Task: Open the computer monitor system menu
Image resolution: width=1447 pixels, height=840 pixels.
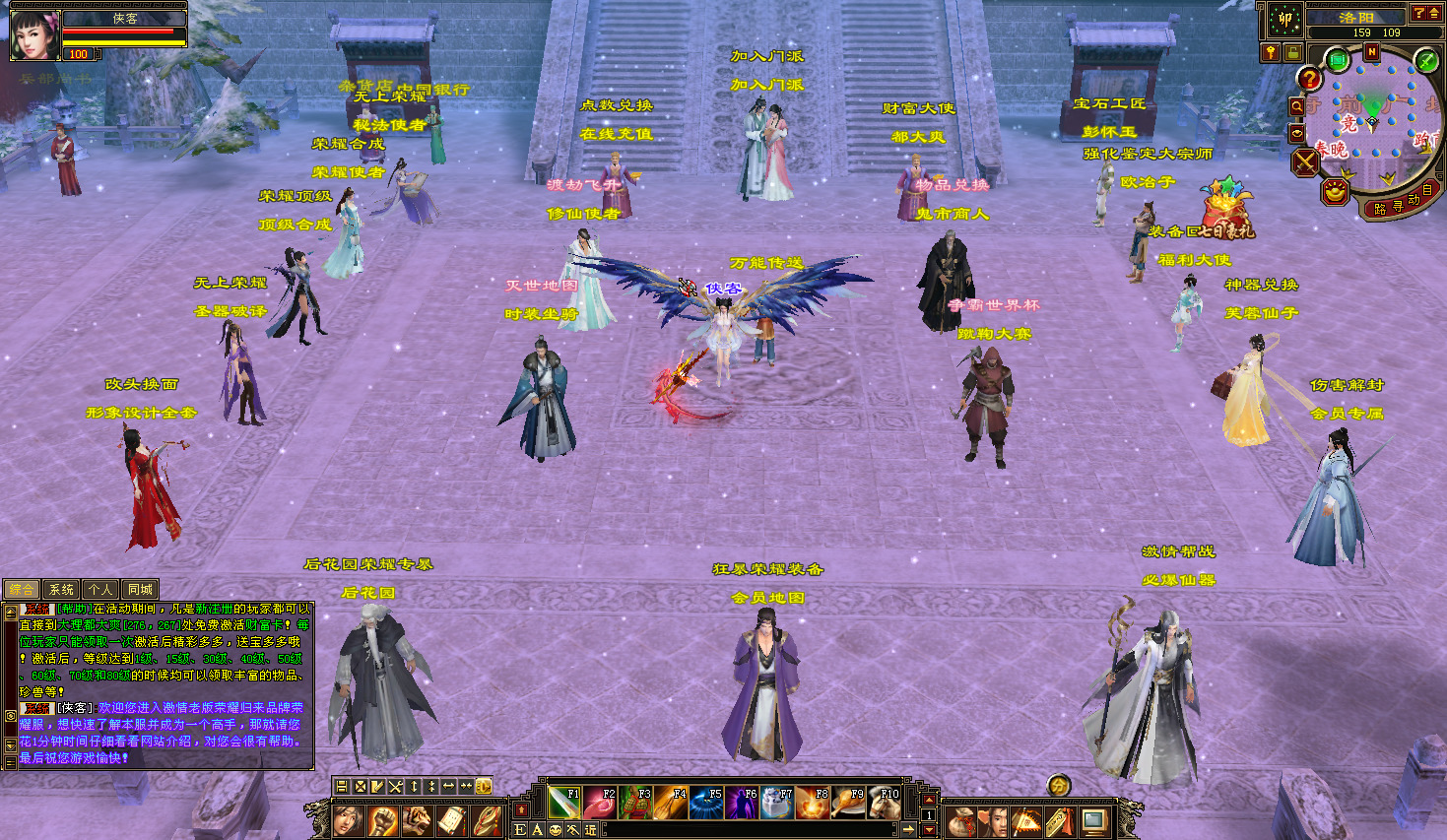Action: click(x=1093, y=820)
